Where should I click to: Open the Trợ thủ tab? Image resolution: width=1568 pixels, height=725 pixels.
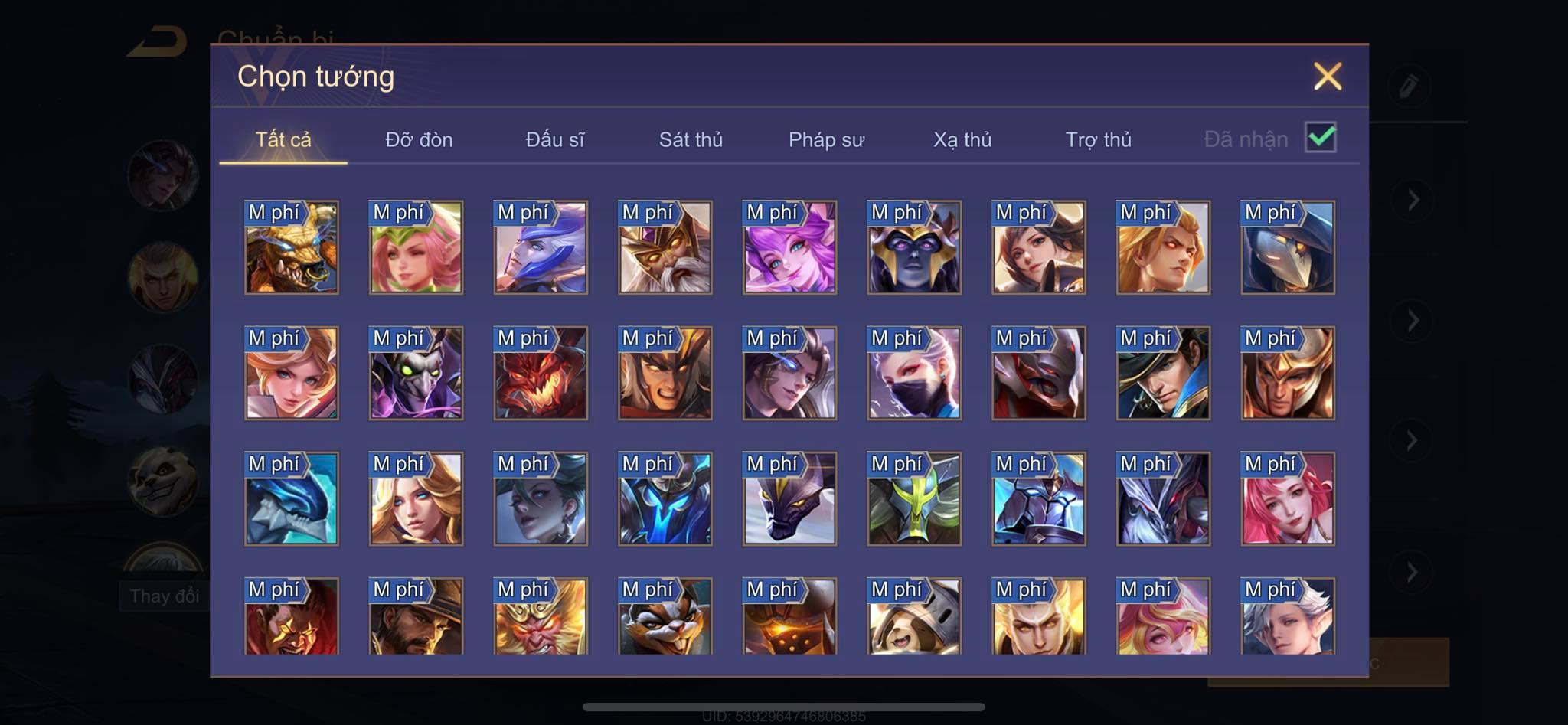[1098, 140]
